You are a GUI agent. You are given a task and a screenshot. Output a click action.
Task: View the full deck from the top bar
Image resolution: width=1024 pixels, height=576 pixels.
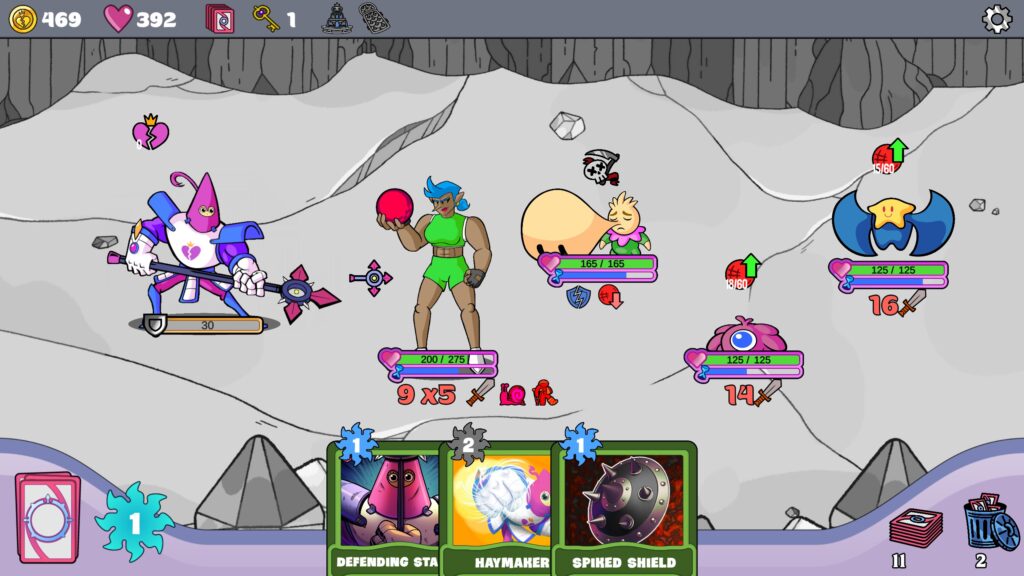click(219, 19)
